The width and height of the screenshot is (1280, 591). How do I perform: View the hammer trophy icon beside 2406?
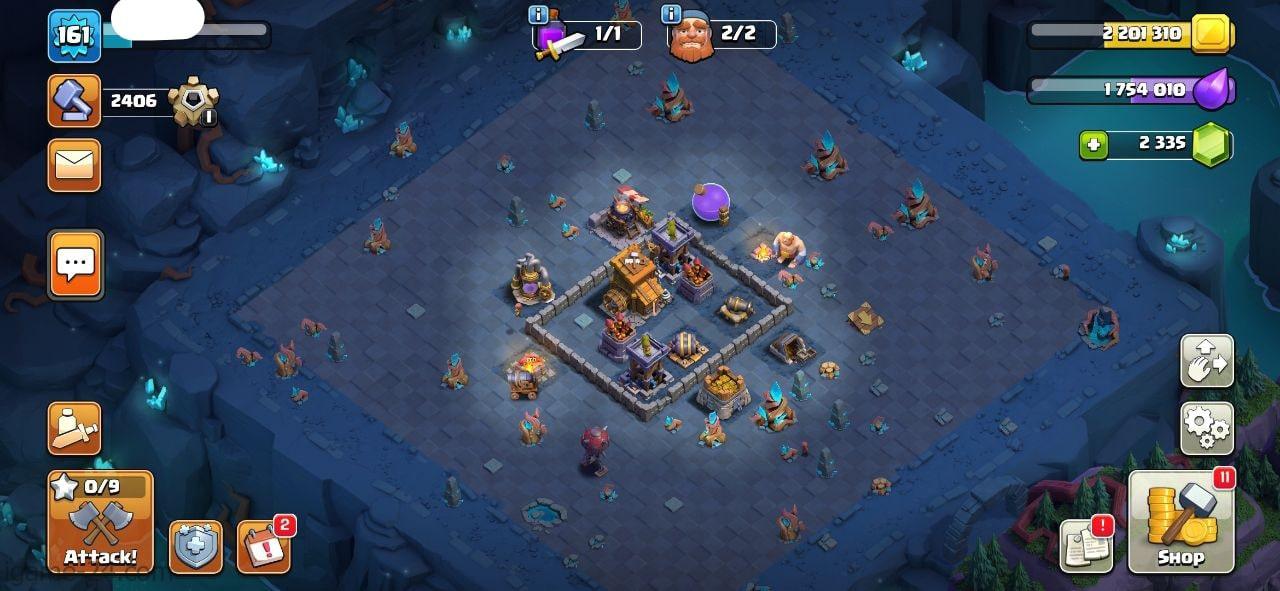coord(74,101)
